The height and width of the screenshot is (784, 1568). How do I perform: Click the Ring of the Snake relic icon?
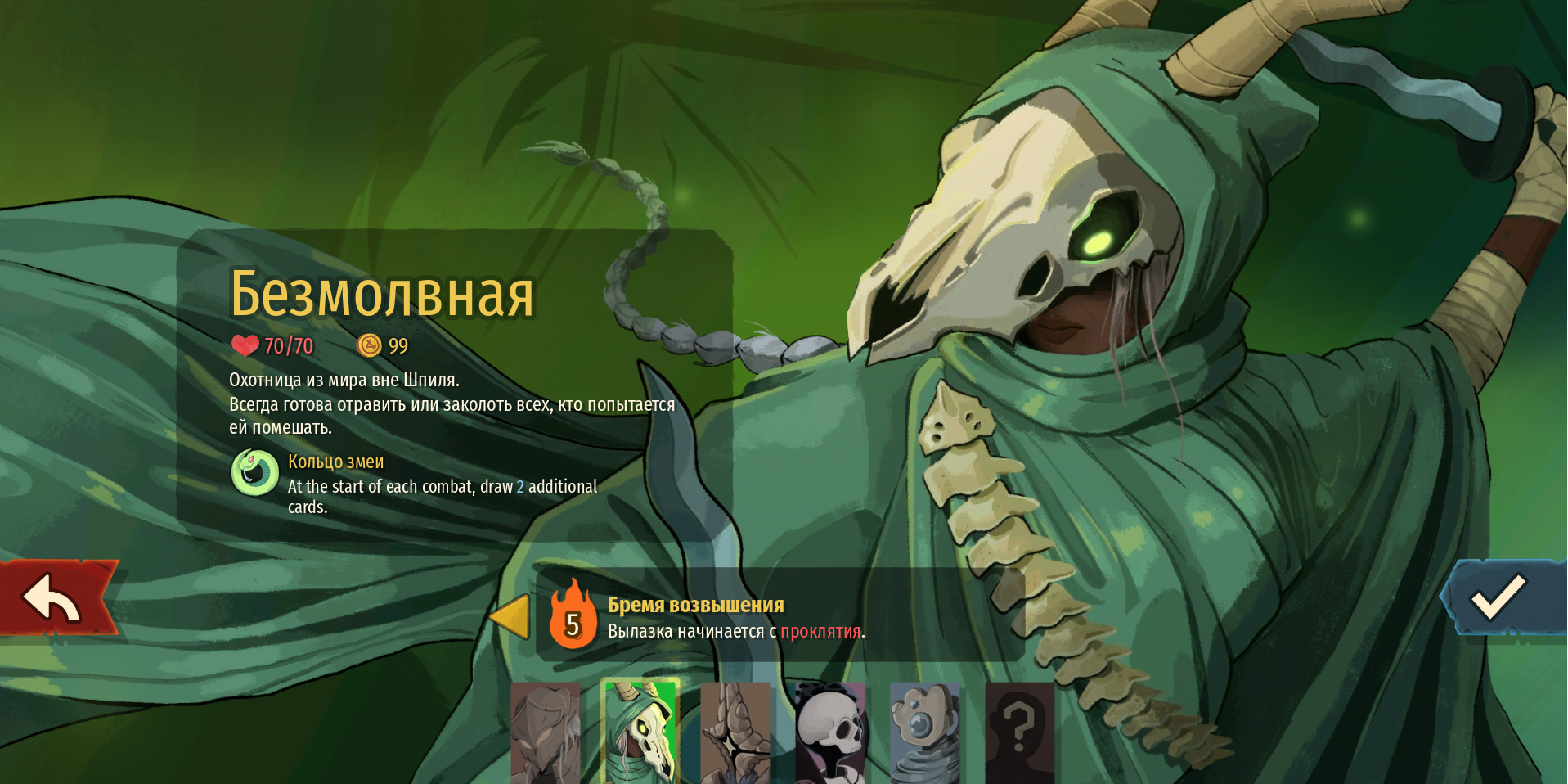tap(255, 473)
